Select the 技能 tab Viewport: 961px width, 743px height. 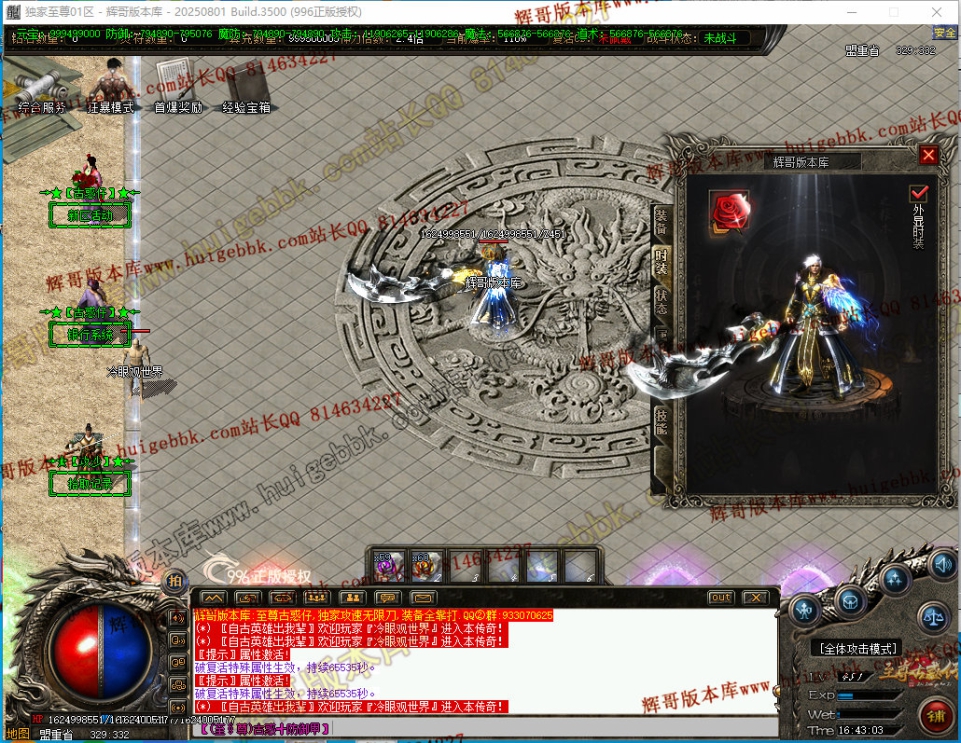661,421
